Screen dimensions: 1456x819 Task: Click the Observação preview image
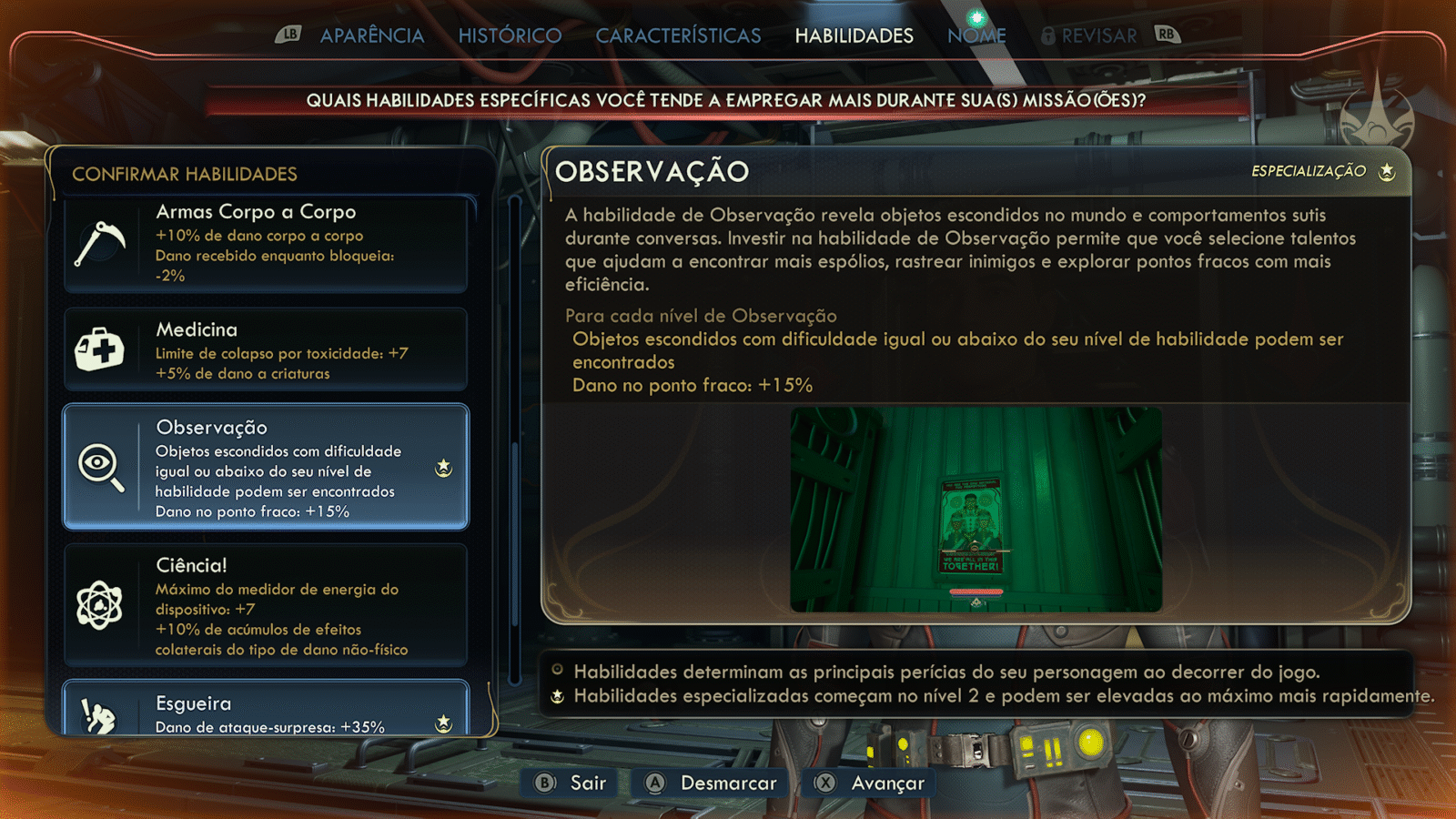[x=976, y=510]
